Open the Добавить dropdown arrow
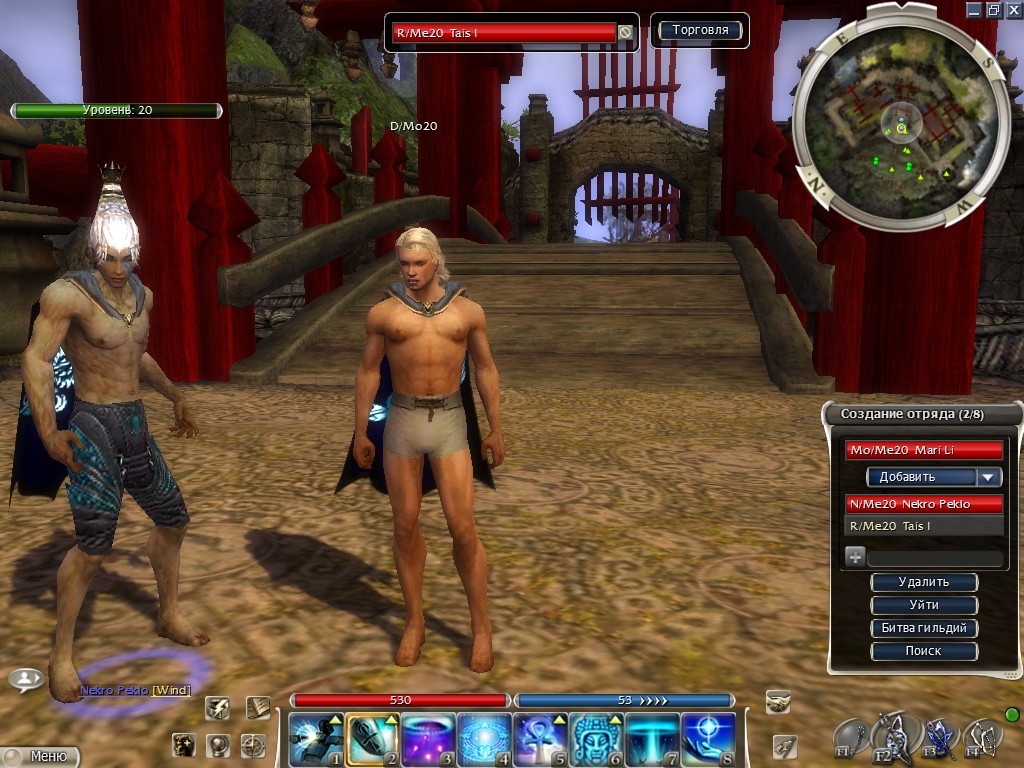 (989, 477)
